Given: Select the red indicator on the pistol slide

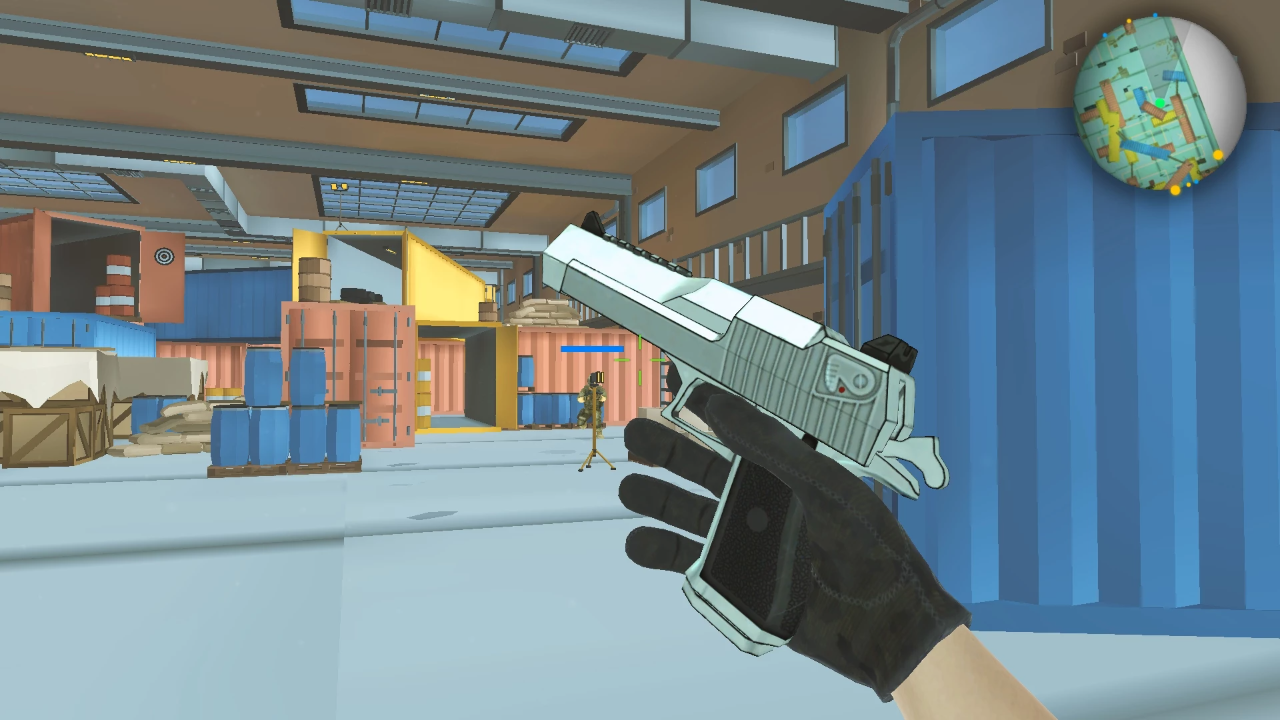Looking at the screenshot, I should point(842,388).
